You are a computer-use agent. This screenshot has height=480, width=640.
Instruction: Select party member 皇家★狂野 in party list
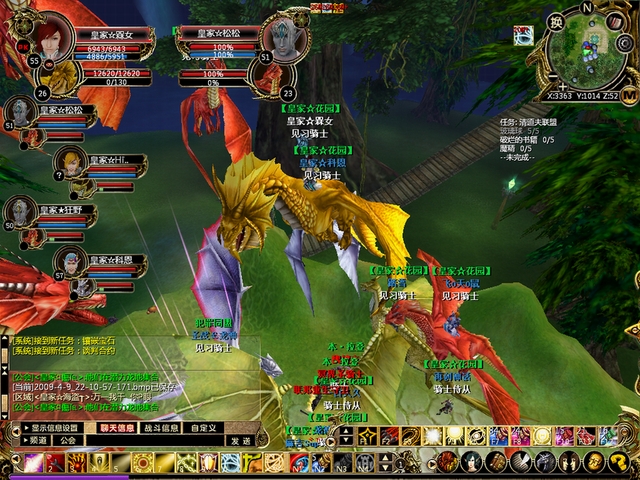[x=21, y=210]
